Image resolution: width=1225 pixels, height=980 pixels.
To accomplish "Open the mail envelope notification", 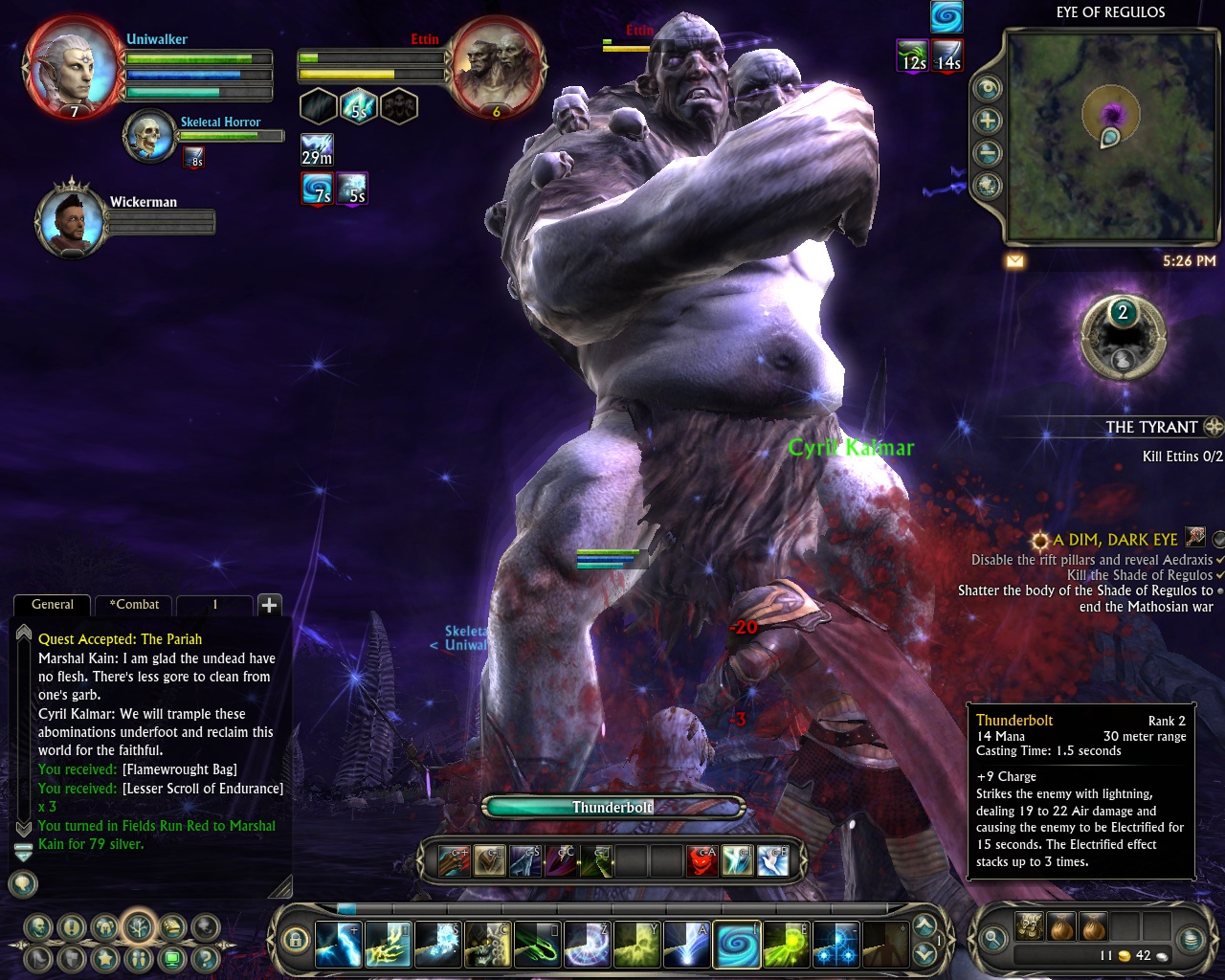I will coord(1015,260).
